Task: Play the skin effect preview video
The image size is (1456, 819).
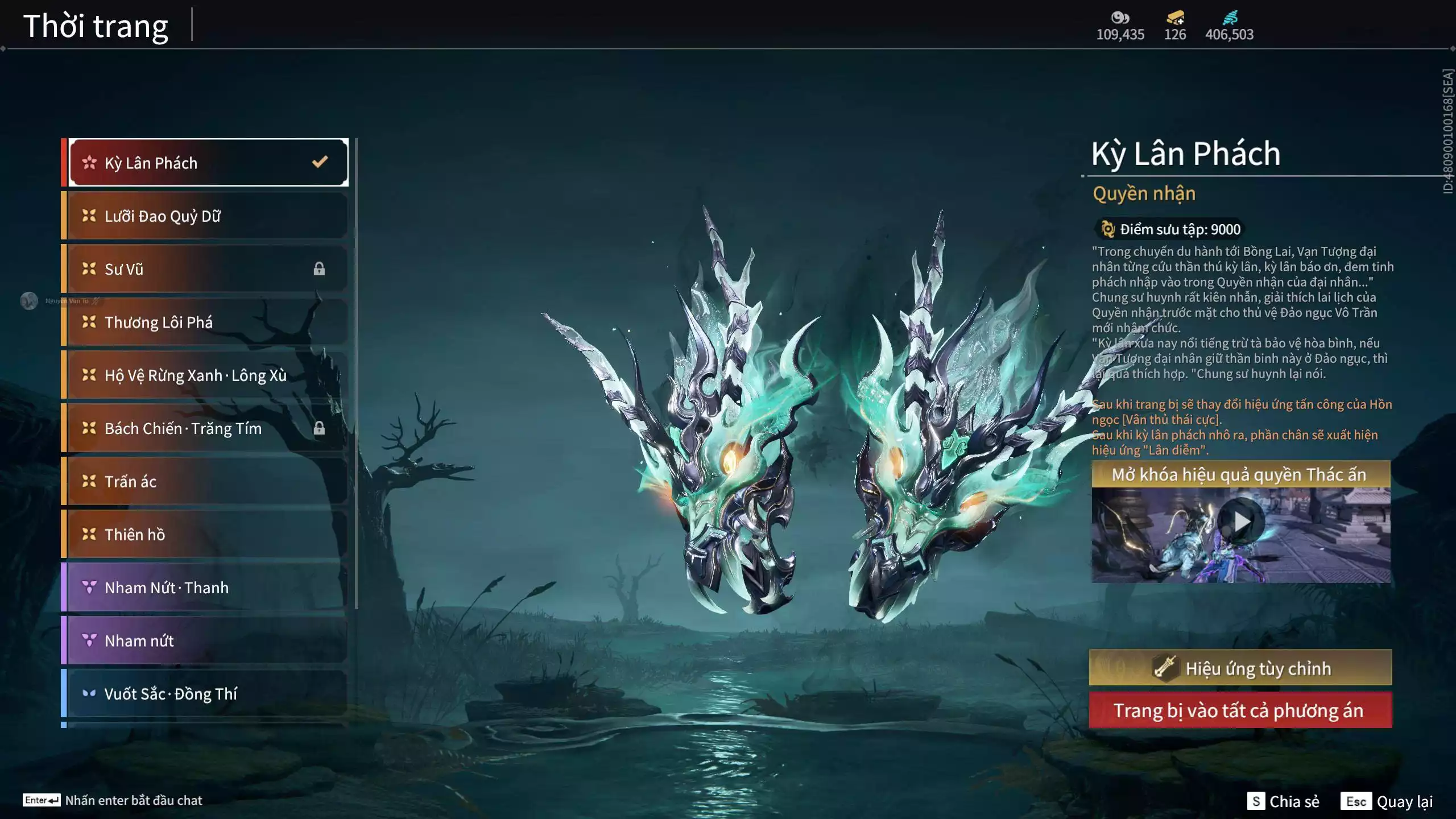Action: pyautogui.click(x=1241, y=521)
